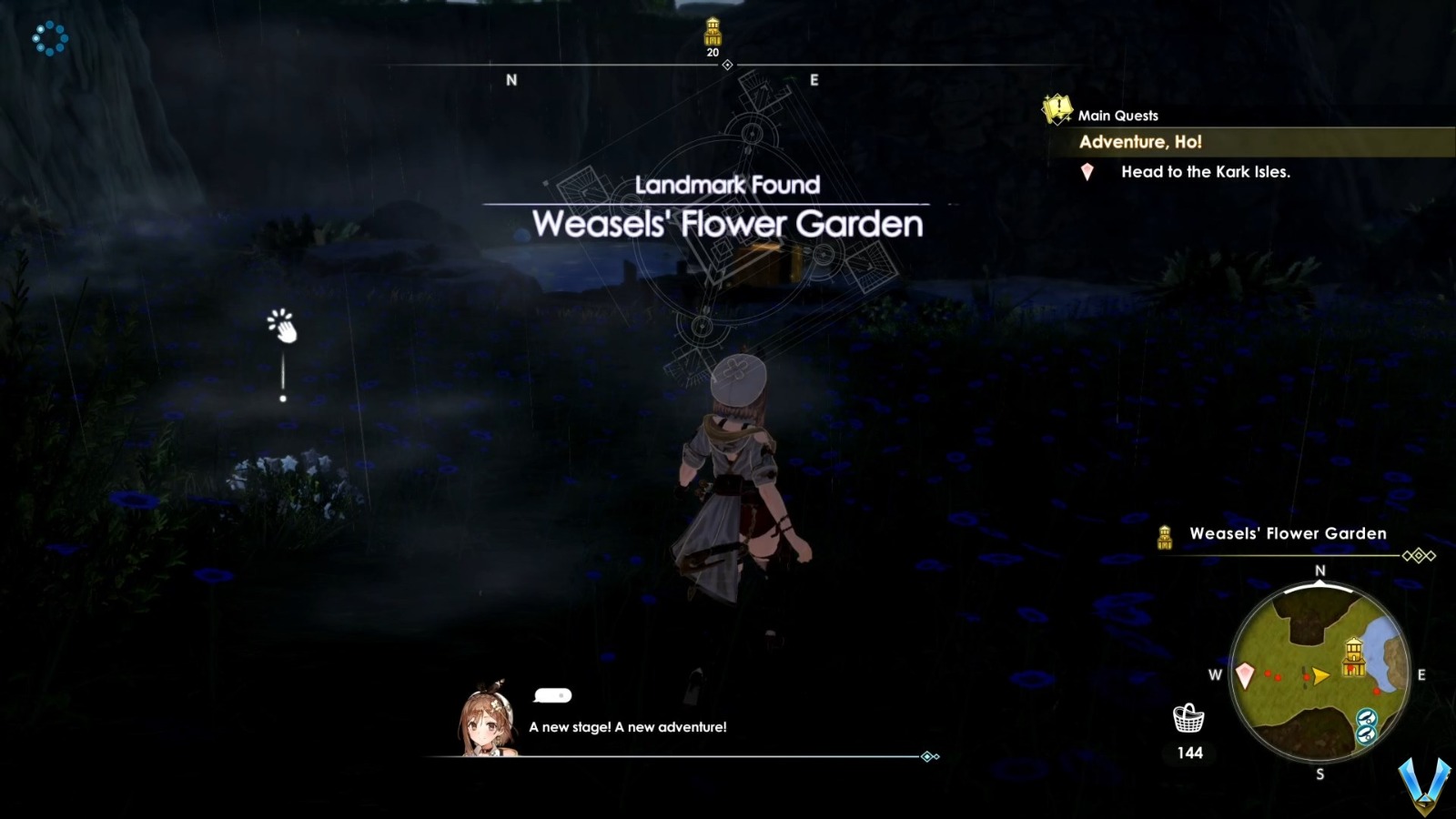Select the Main Quests book icon
1456x819 pixels.
[x=1056, y=111]
